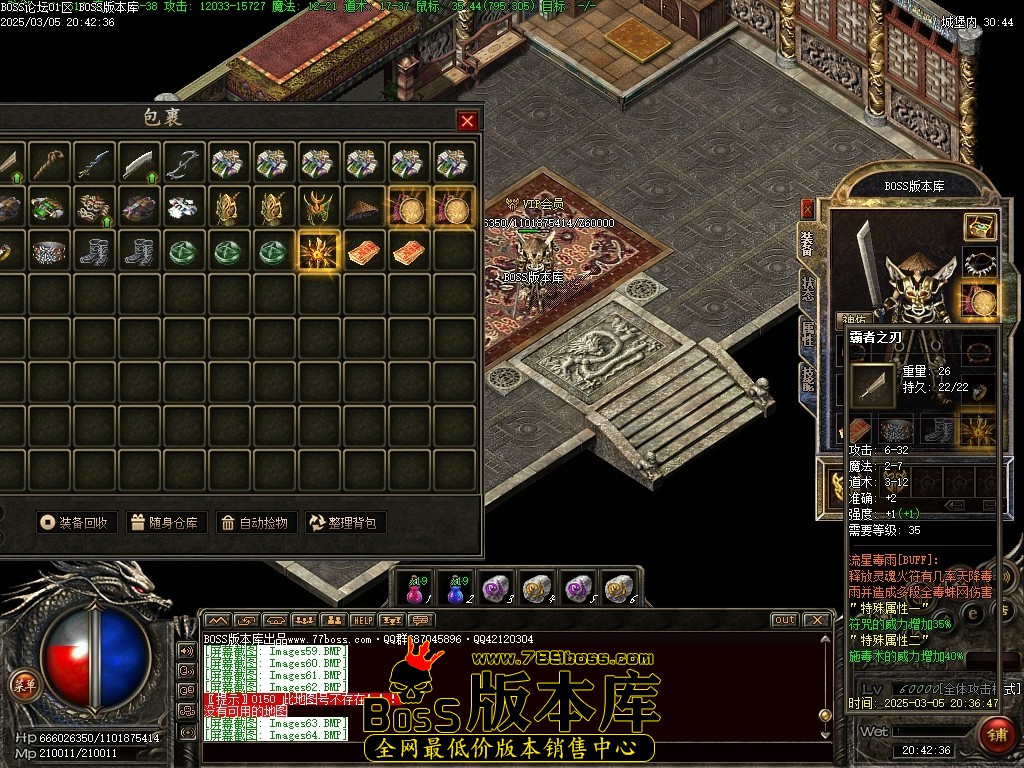Open the 随身仓库 portable warehouse
Viewport: 1024px width, 768px height.
[x=166, y=522]
